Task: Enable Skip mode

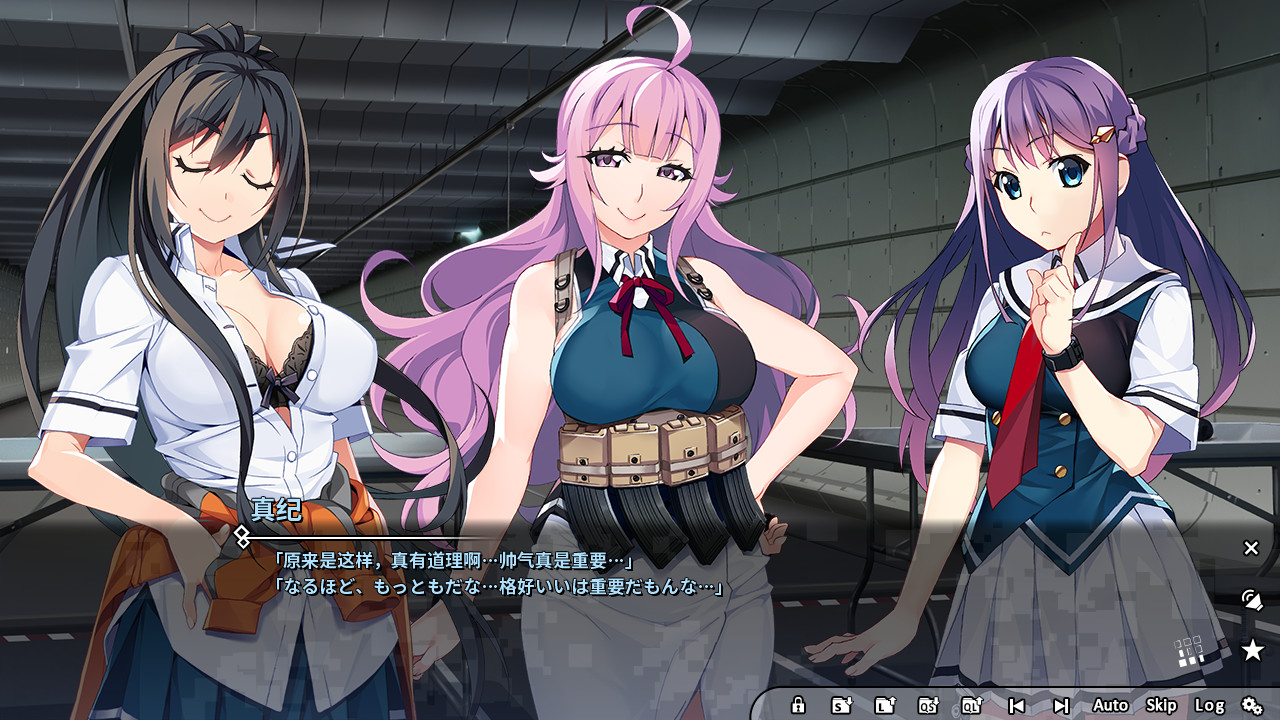Action: pyautogui.click(x=1161, y=705)
